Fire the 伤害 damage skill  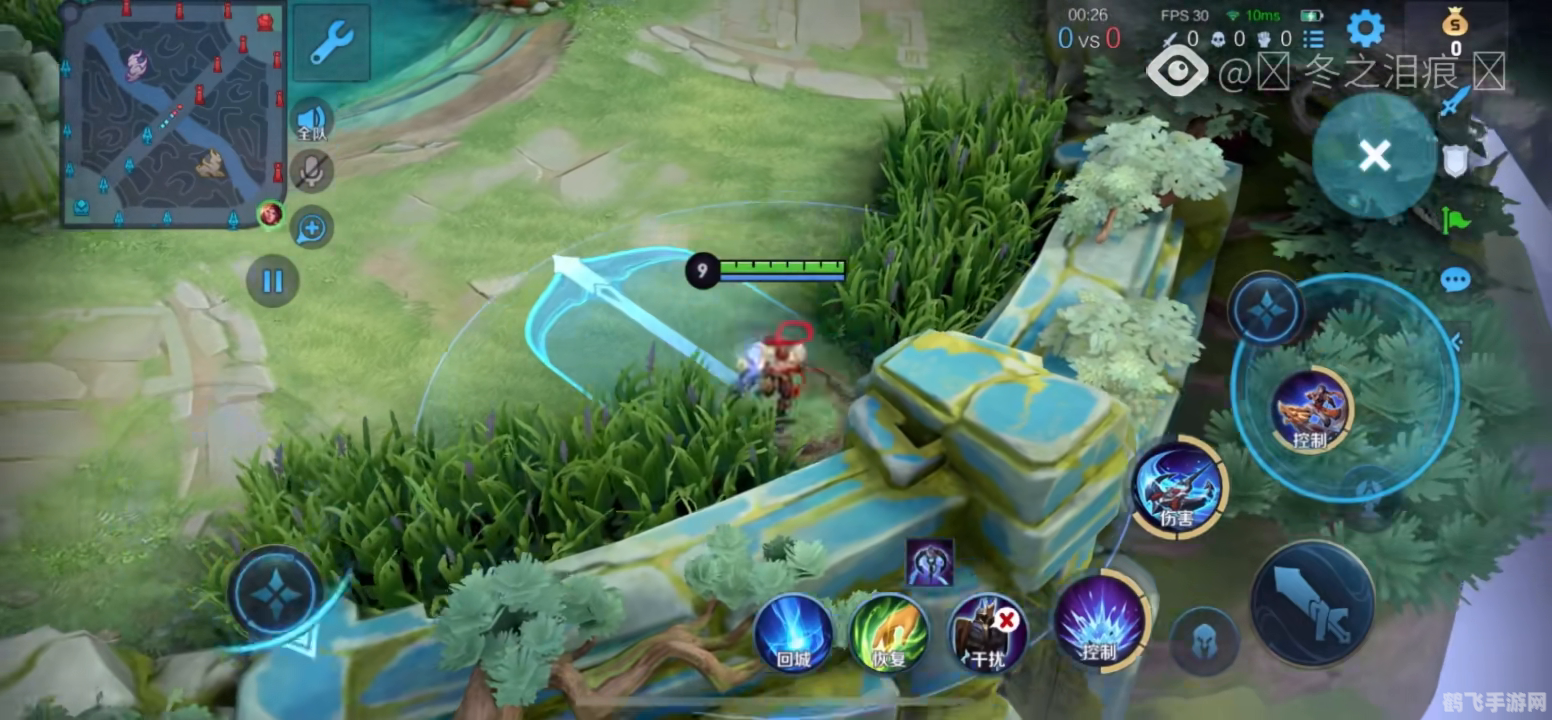click(x=1179, y=488)
